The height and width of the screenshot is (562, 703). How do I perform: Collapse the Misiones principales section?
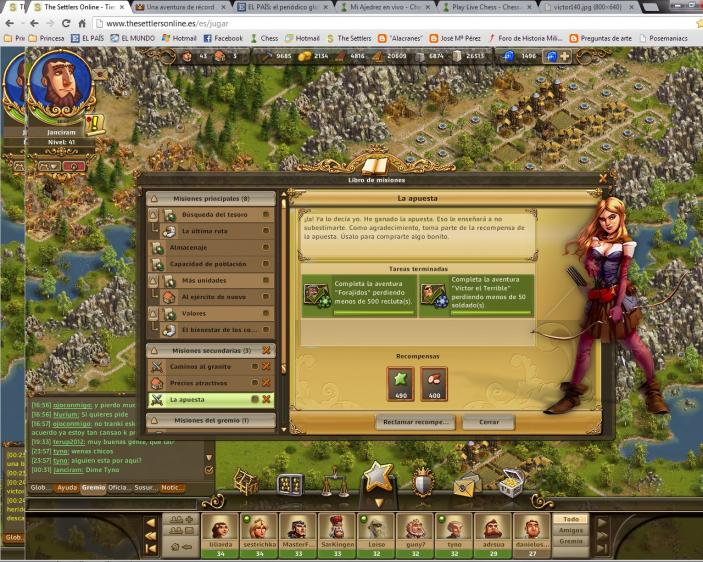(x=155, y=199)
